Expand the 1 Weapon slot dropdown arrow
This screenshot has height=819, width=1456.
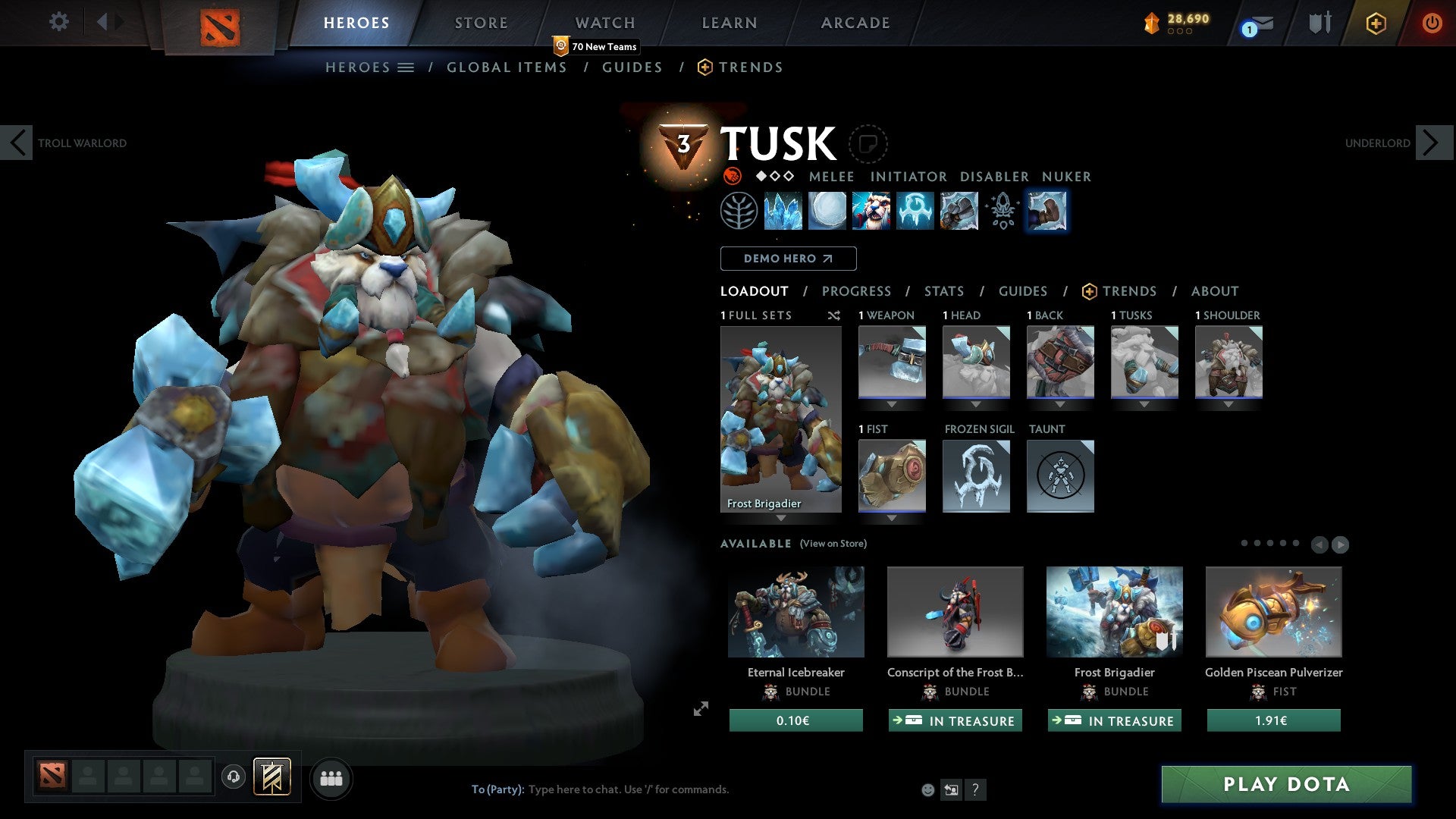coord(891,404)
